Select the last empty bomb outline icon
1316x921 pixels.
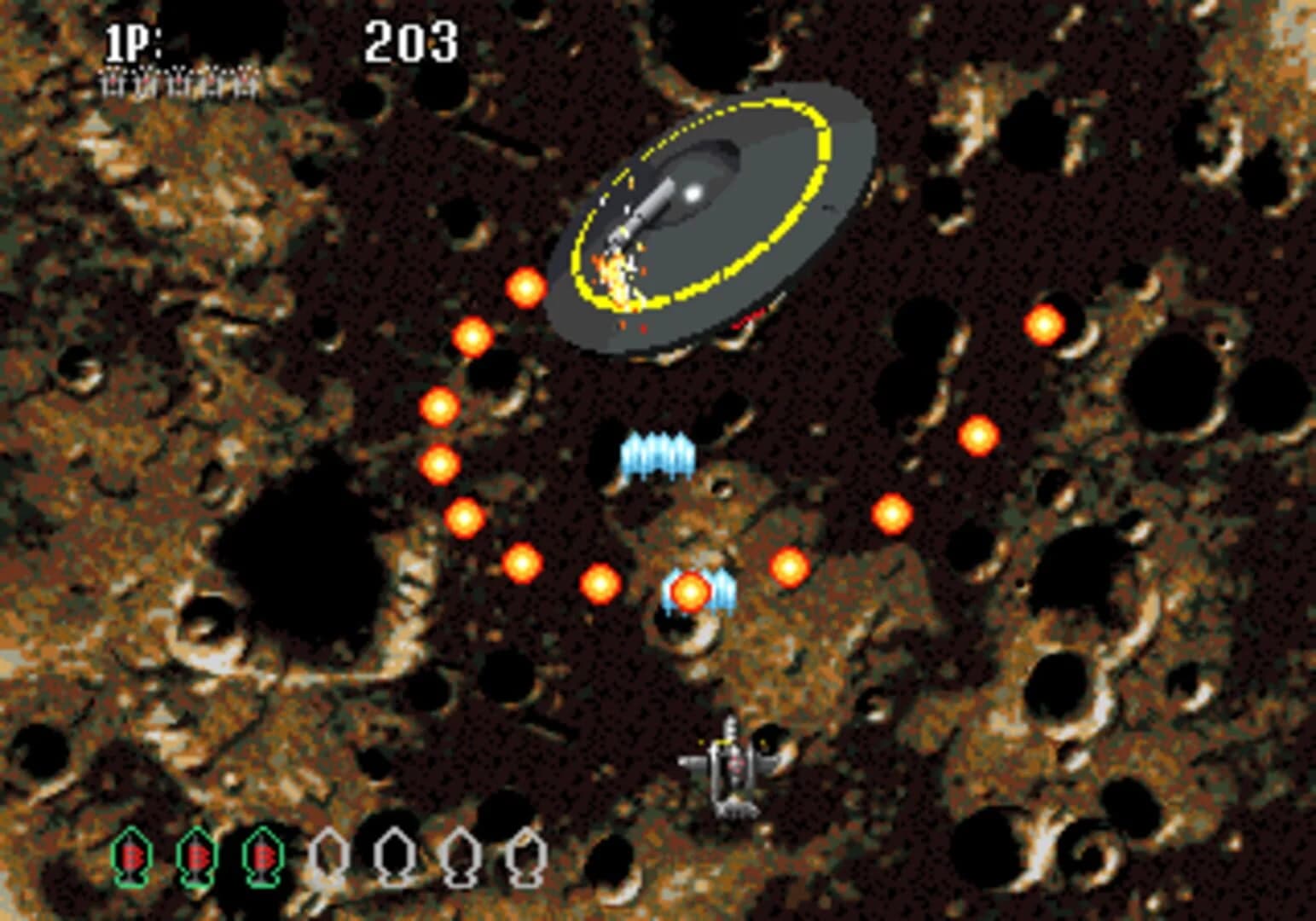tap(526, 857)
